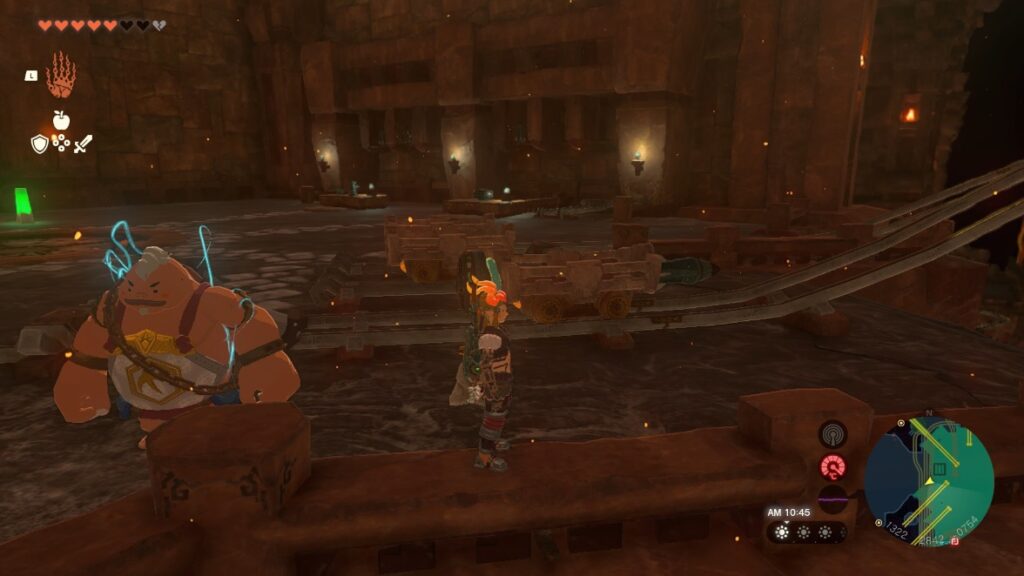Image resolution: width=1024 pixels, height=576 pixels.
Task: Select the apple item shortcut icon
Action: [x=61, y=121]
